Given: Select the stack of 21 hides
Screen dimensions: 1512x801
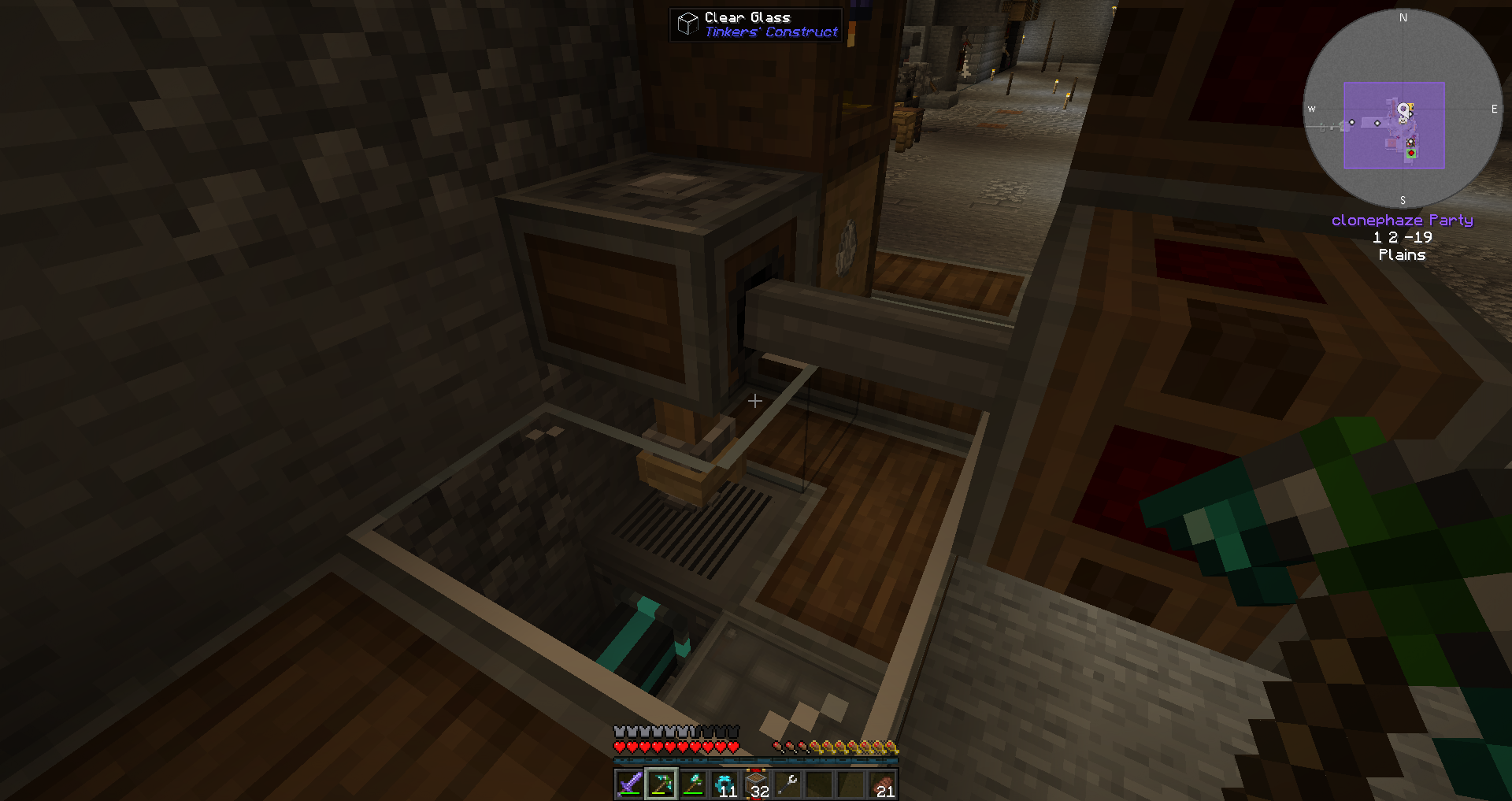Looking at the screenshot, I should [883, 782].
